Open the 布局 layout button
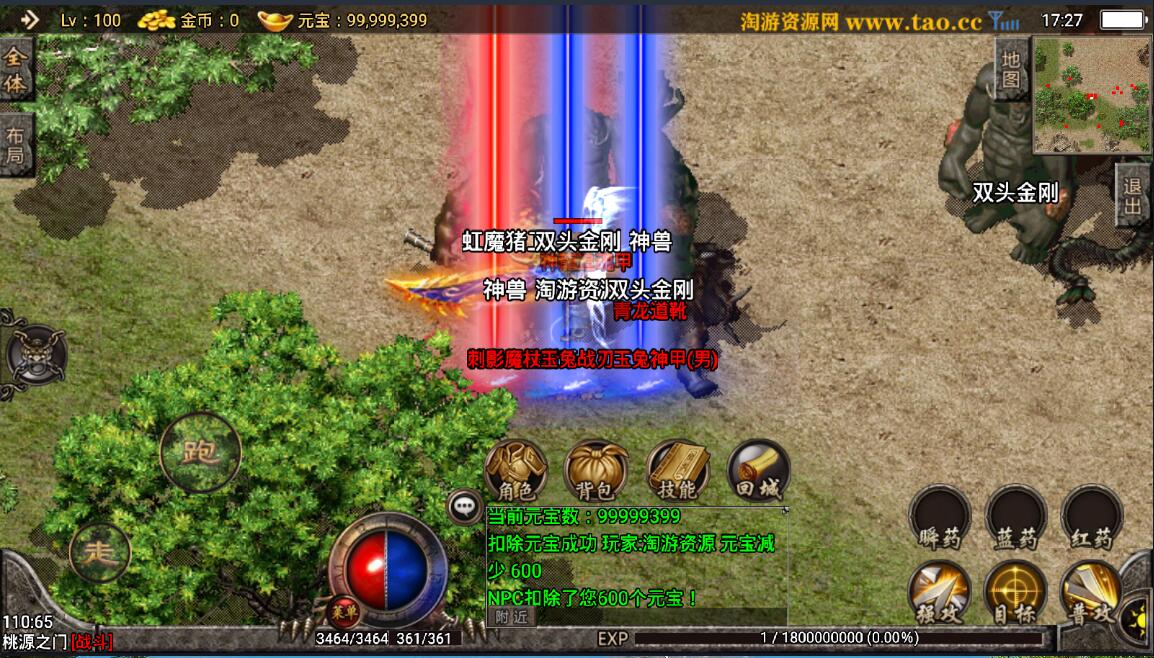This screenshot has width=1154, height=658. click(x=16, y=145)
